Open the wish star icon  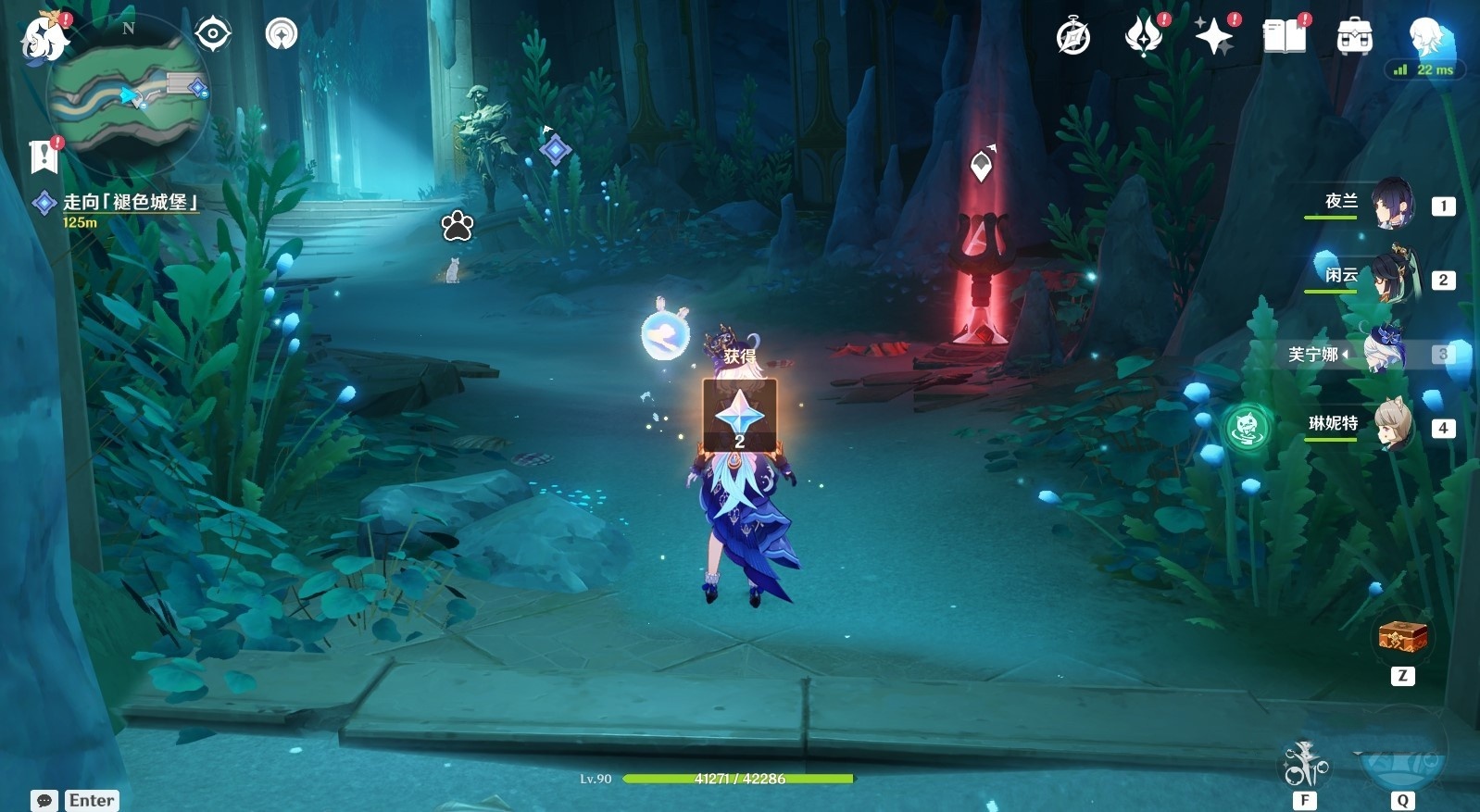[x=1214, y=37]
